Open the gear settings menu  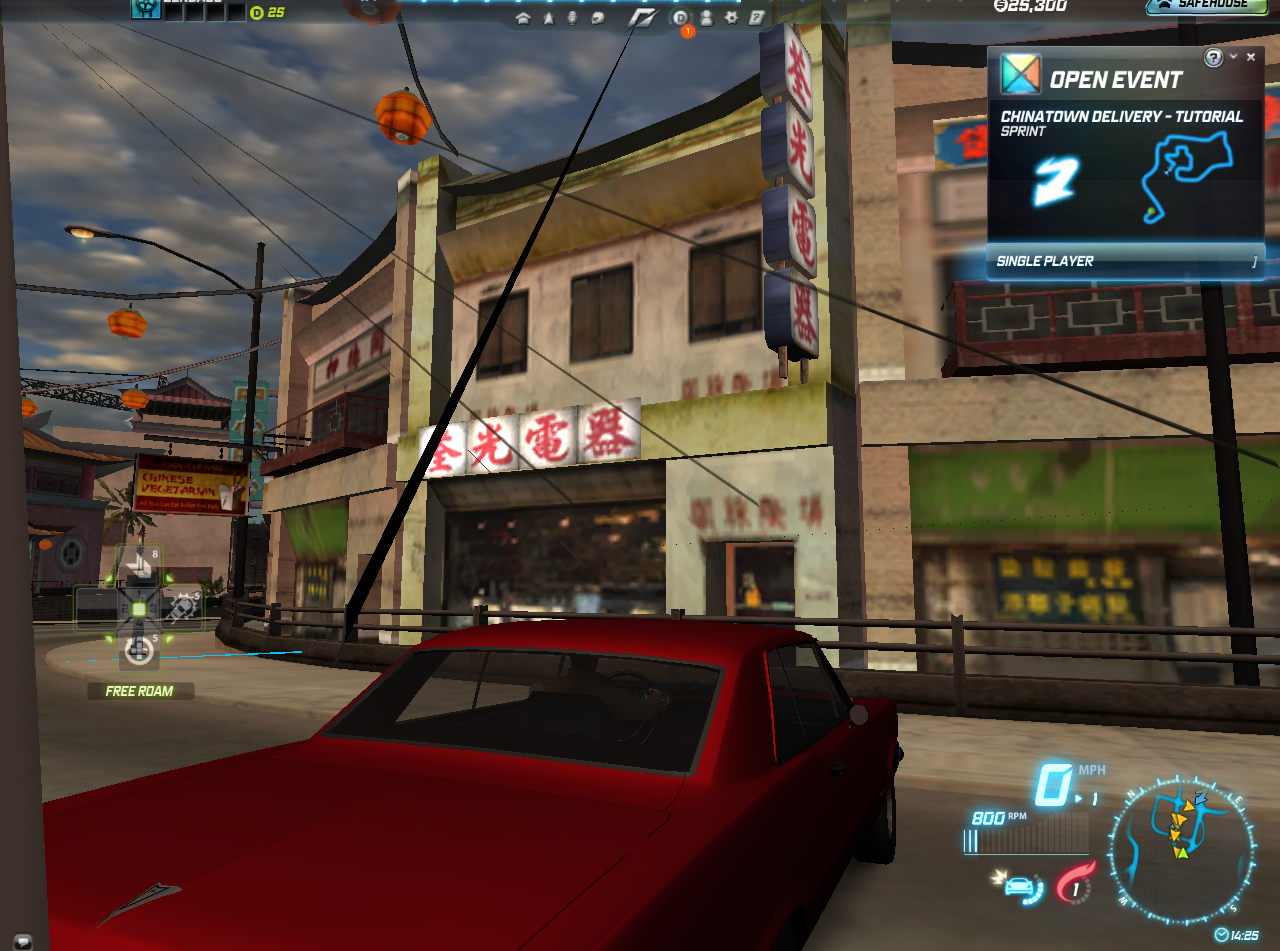pos(731,18)
